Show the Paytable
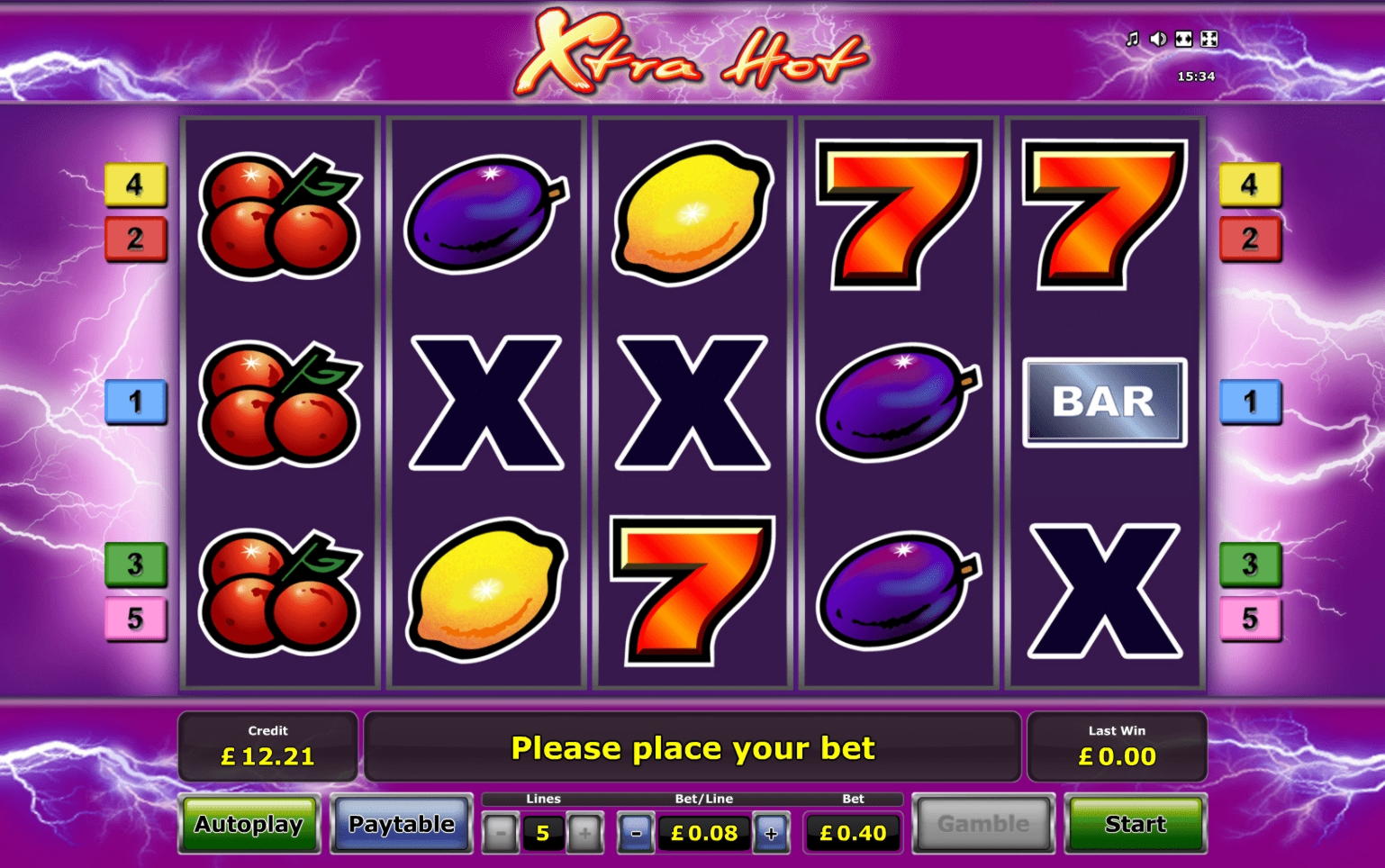Viewport: 1385px width, 868px height. (x=402, y=824)
